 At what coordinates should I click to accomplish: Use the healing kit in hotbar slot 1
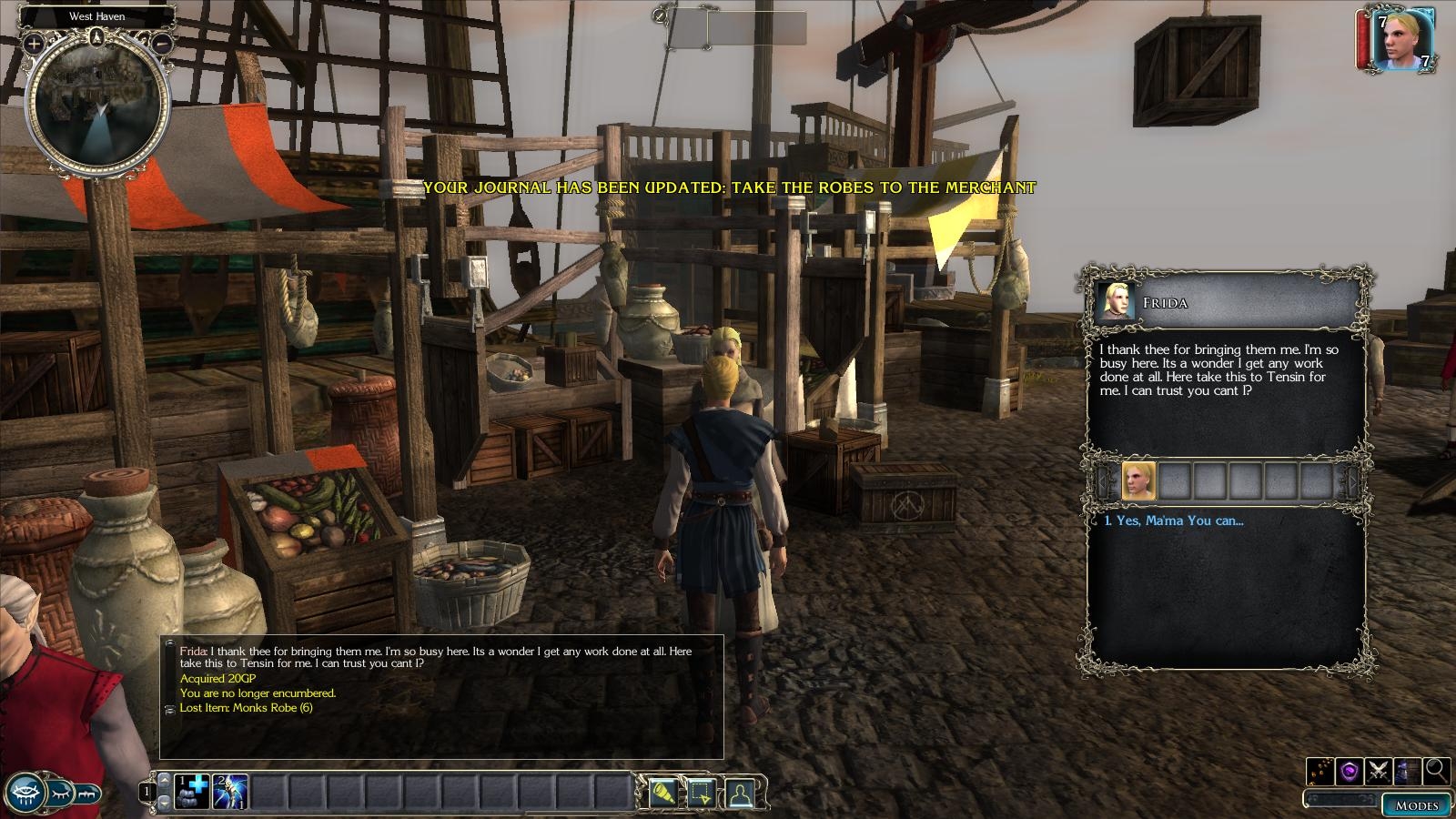click(x=192, y=792)
